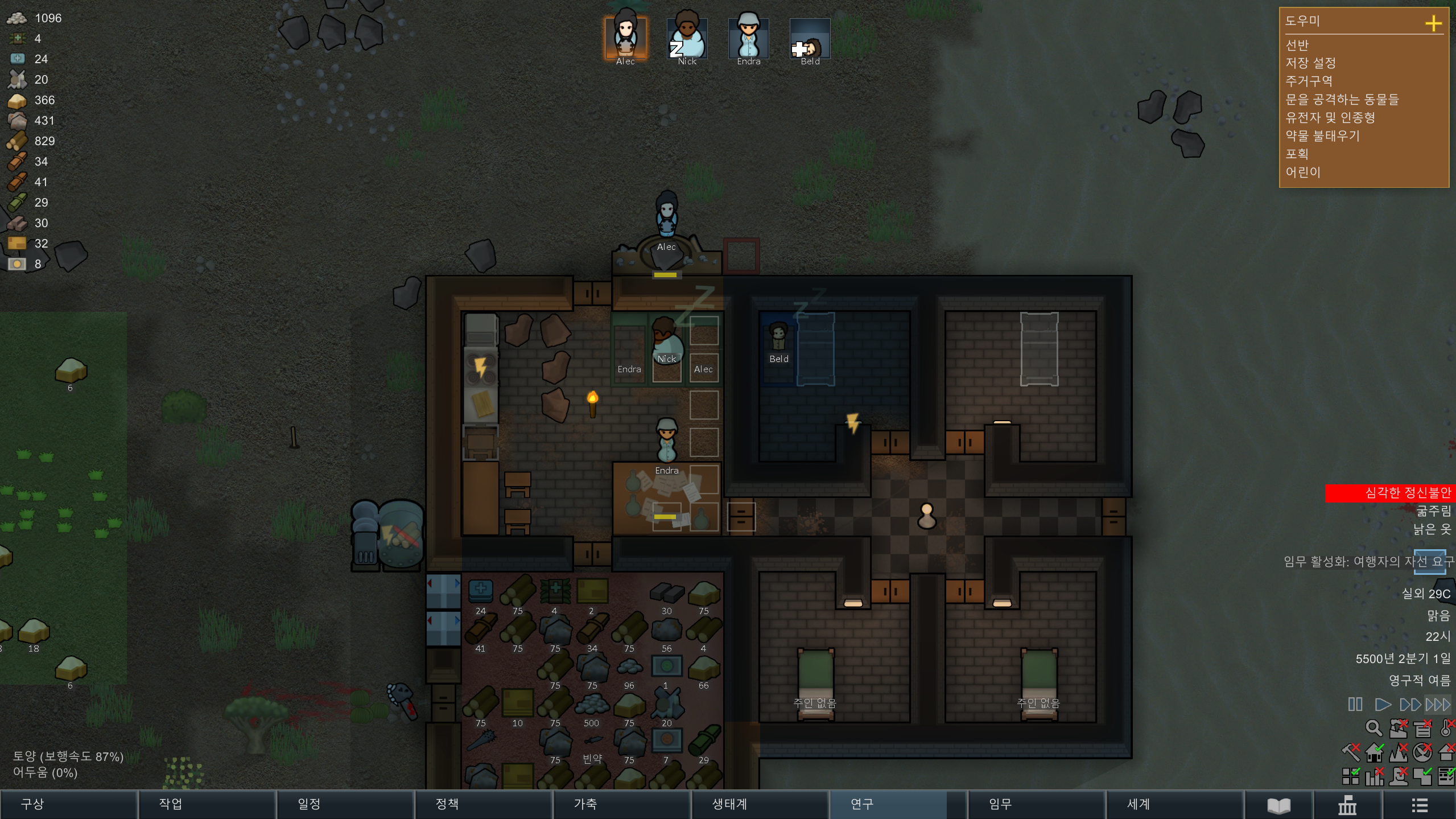Open the 선반 entry in the helper list
Screen dimensions: 1456x819
pyautogui.click(x=1298, y=45)
